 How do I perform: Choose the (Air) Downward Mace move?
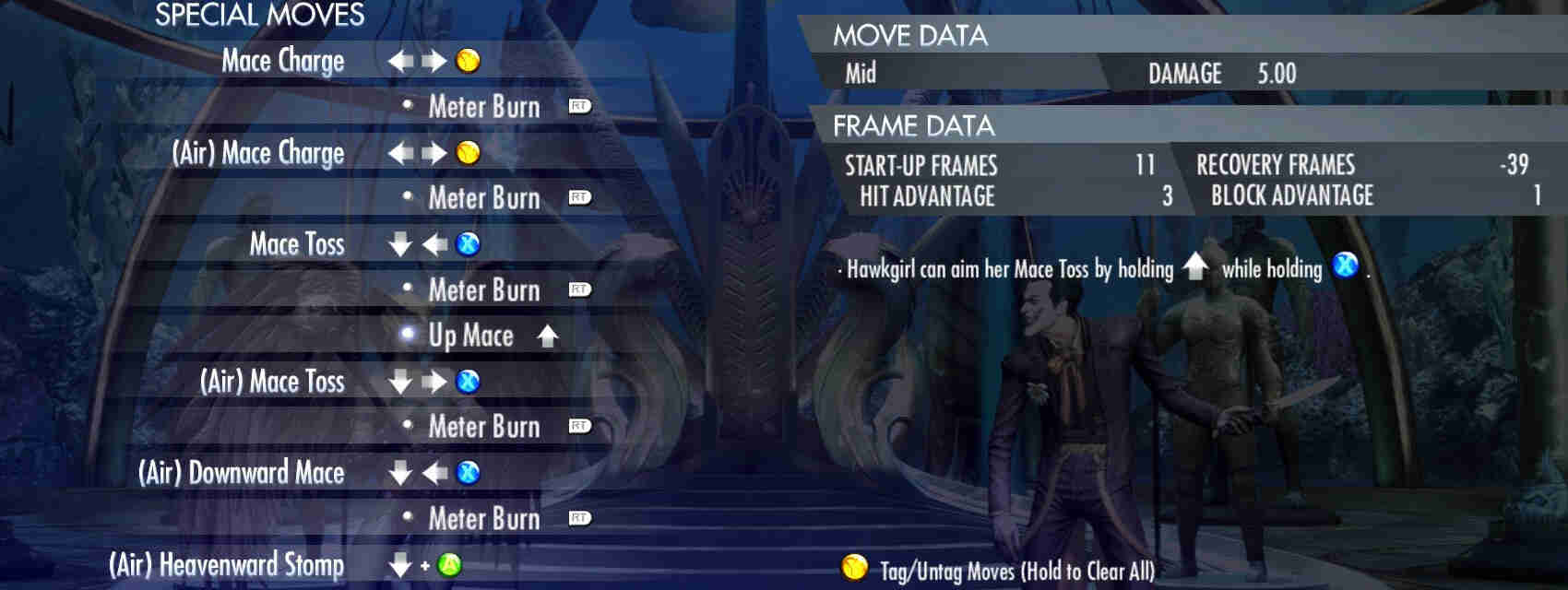coord(242,473)
